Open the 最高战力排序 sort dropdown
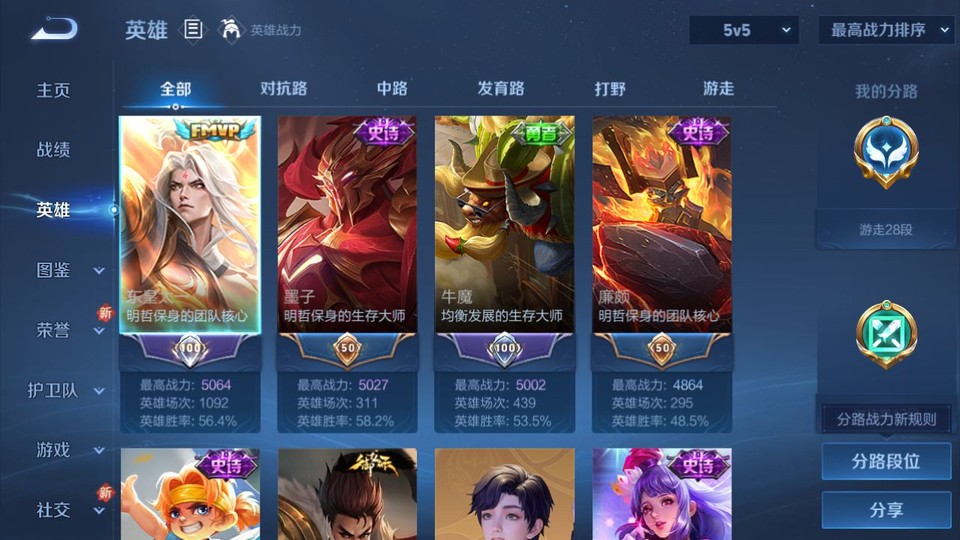 886,31
